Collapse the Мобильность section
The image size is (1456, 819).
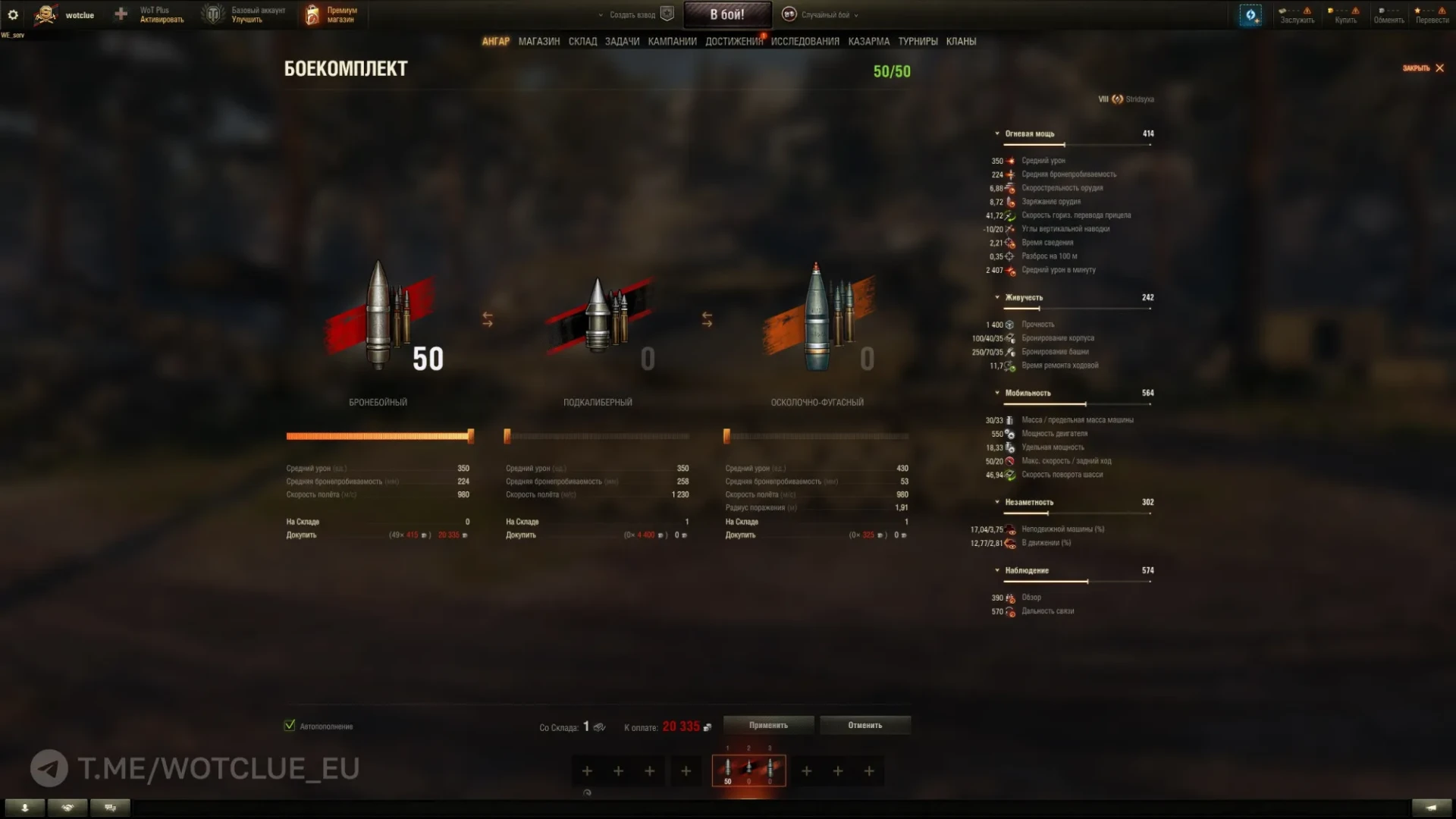pos(997,393)
